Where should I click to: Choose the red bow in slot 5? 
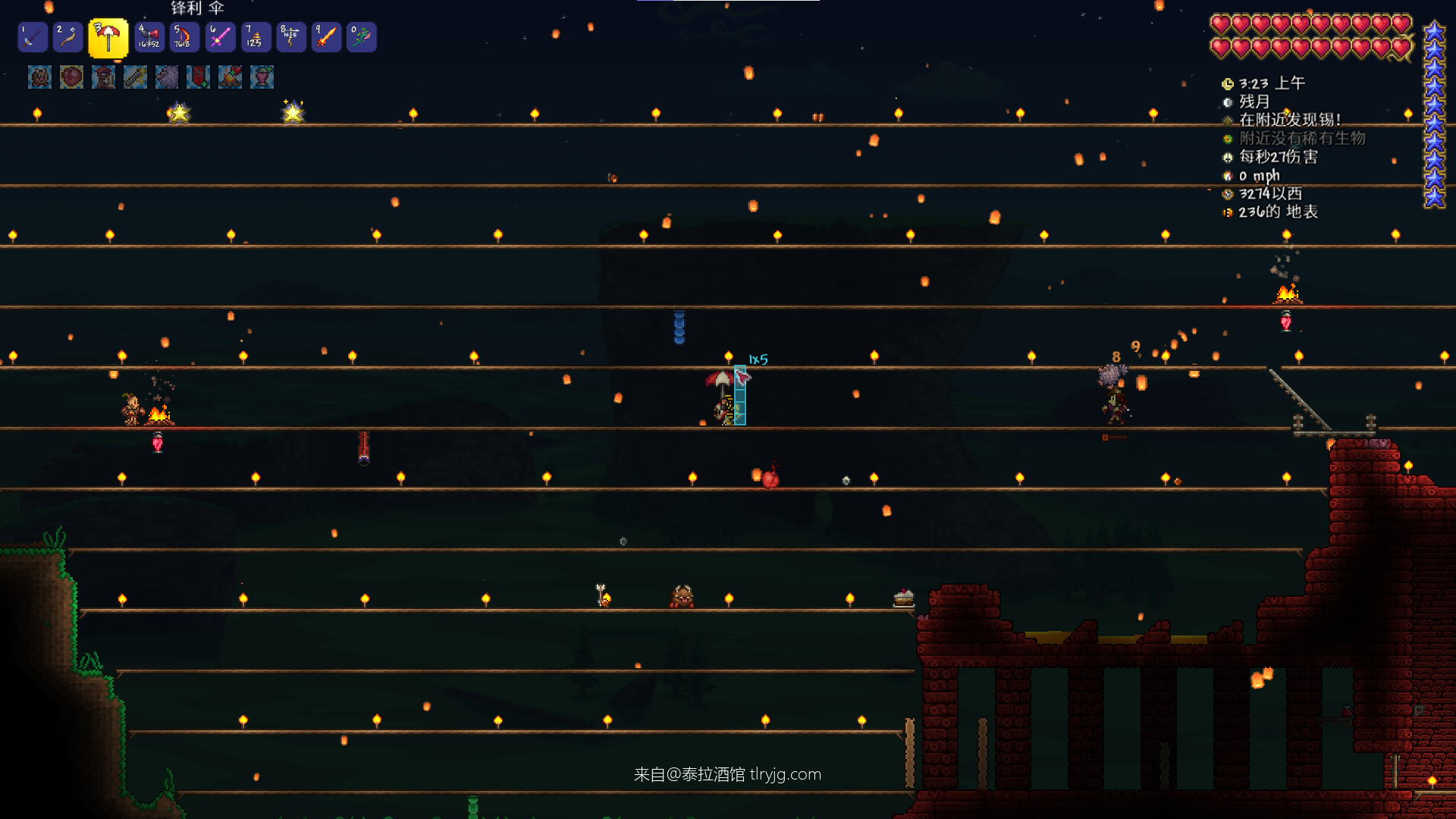click(184, 37)
